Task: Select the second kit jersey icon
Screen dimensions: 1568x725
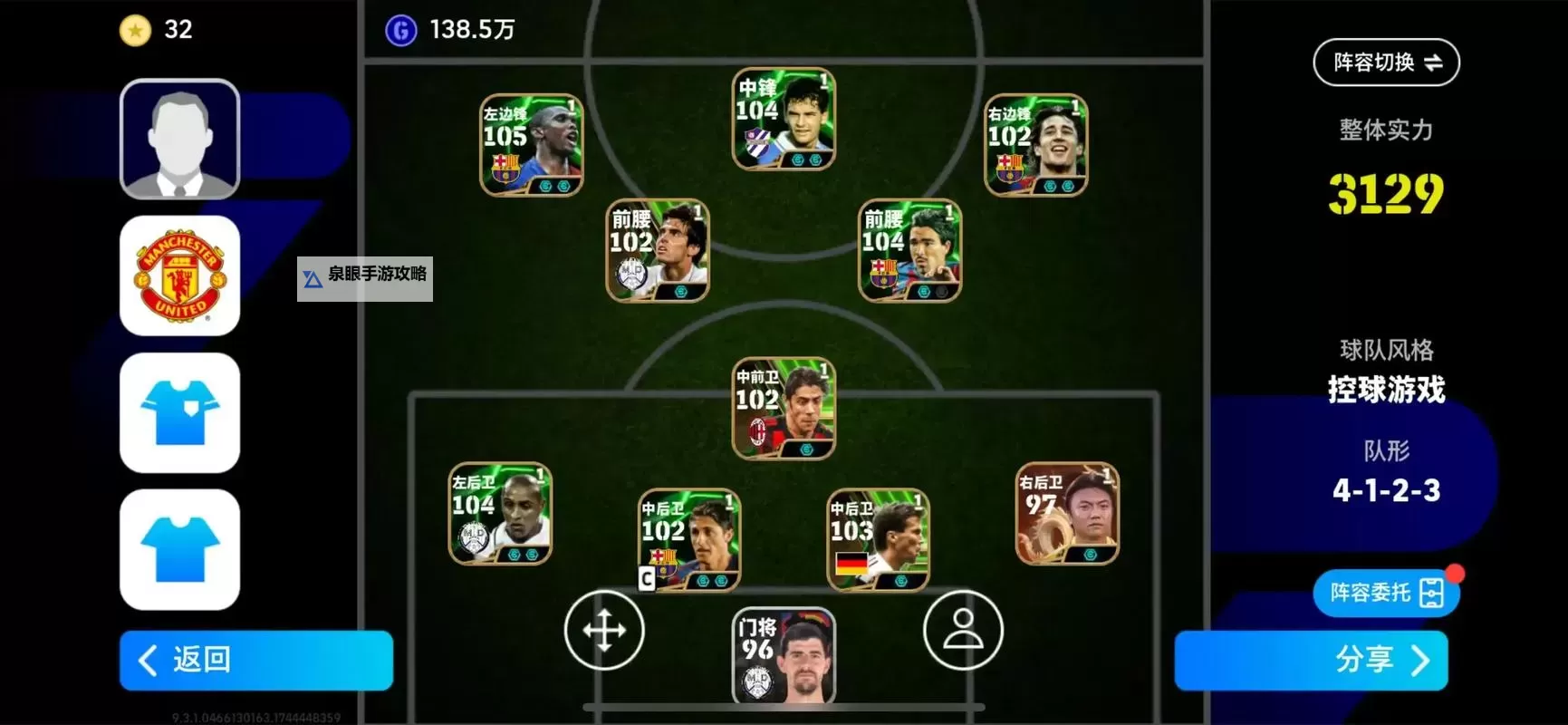Action: (x=179, y=548)
